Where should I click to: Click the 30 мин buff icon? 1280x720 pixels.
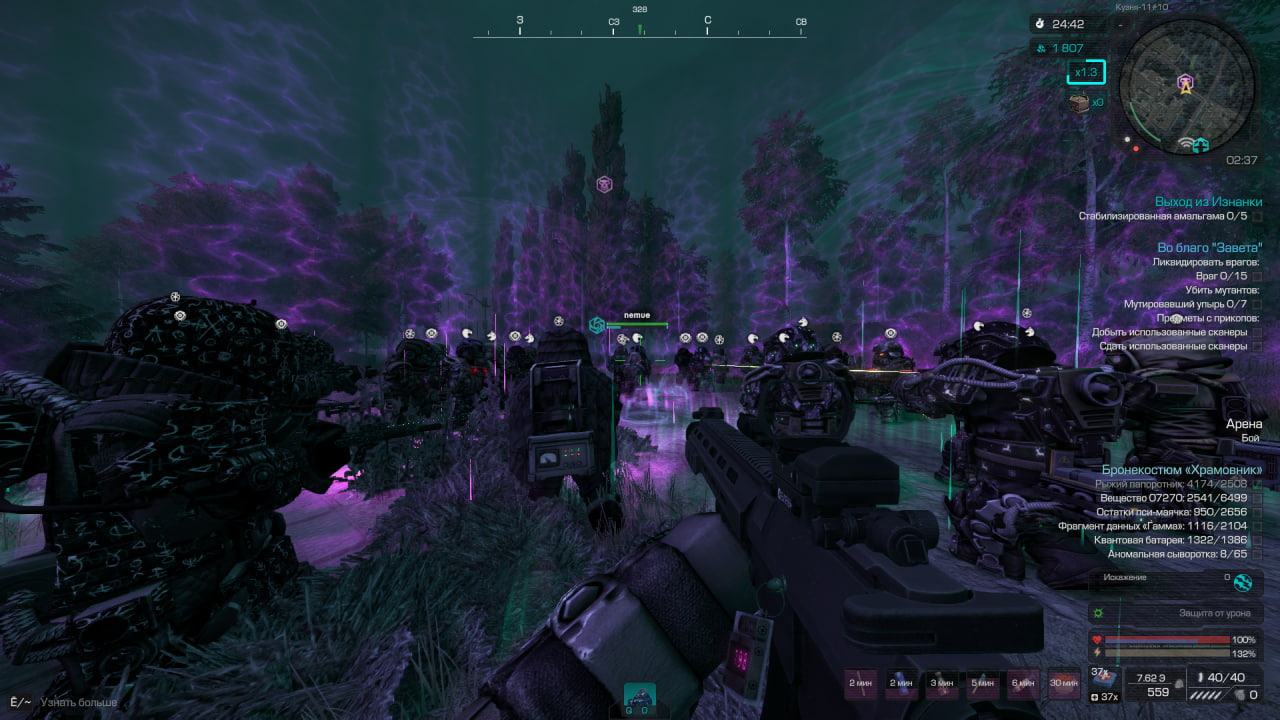coord(1064,684)
